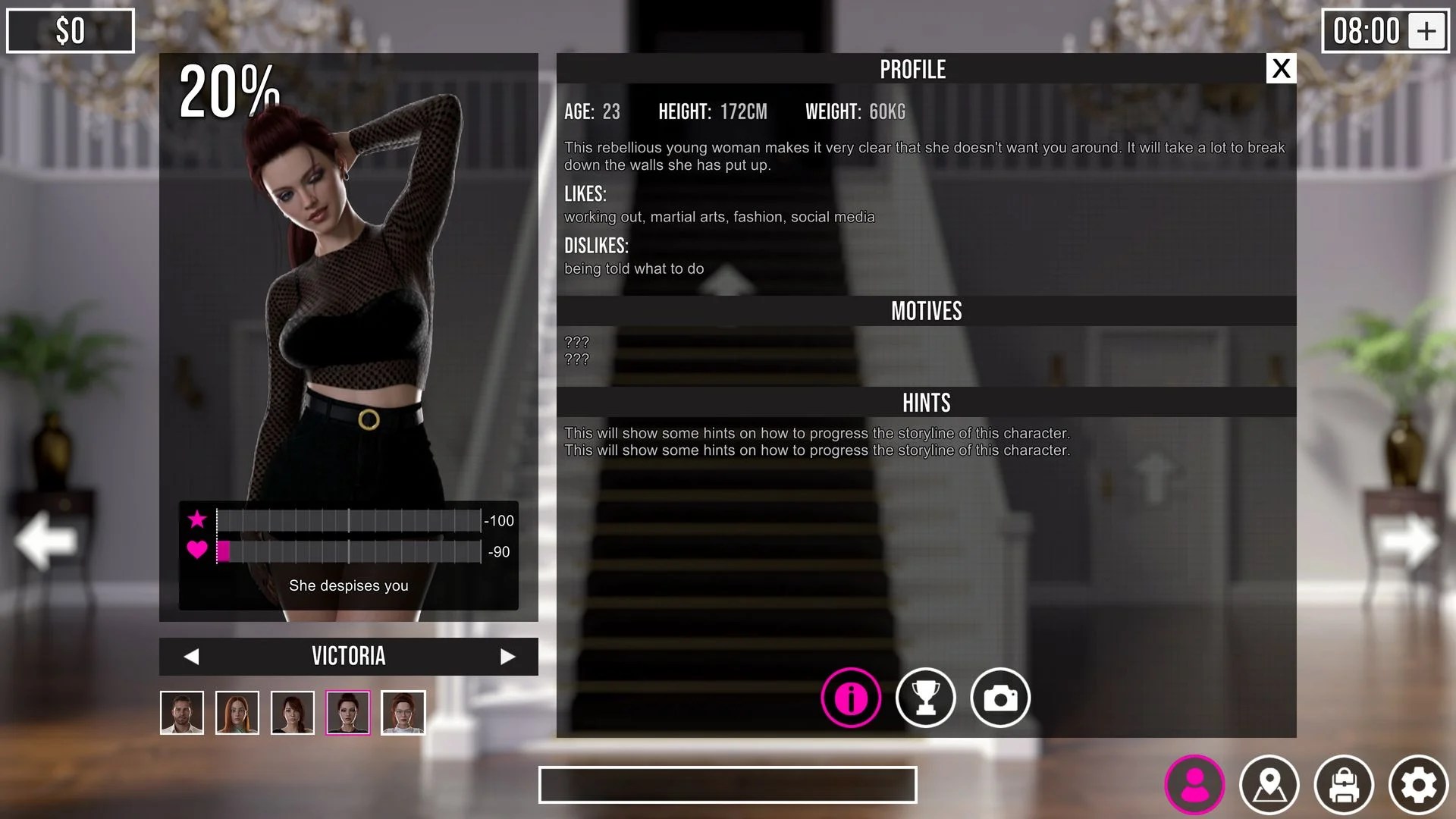This screenshot has width=1456, height=819.
Task: Open the camera gallery tab
Action: click(1000, 698)
